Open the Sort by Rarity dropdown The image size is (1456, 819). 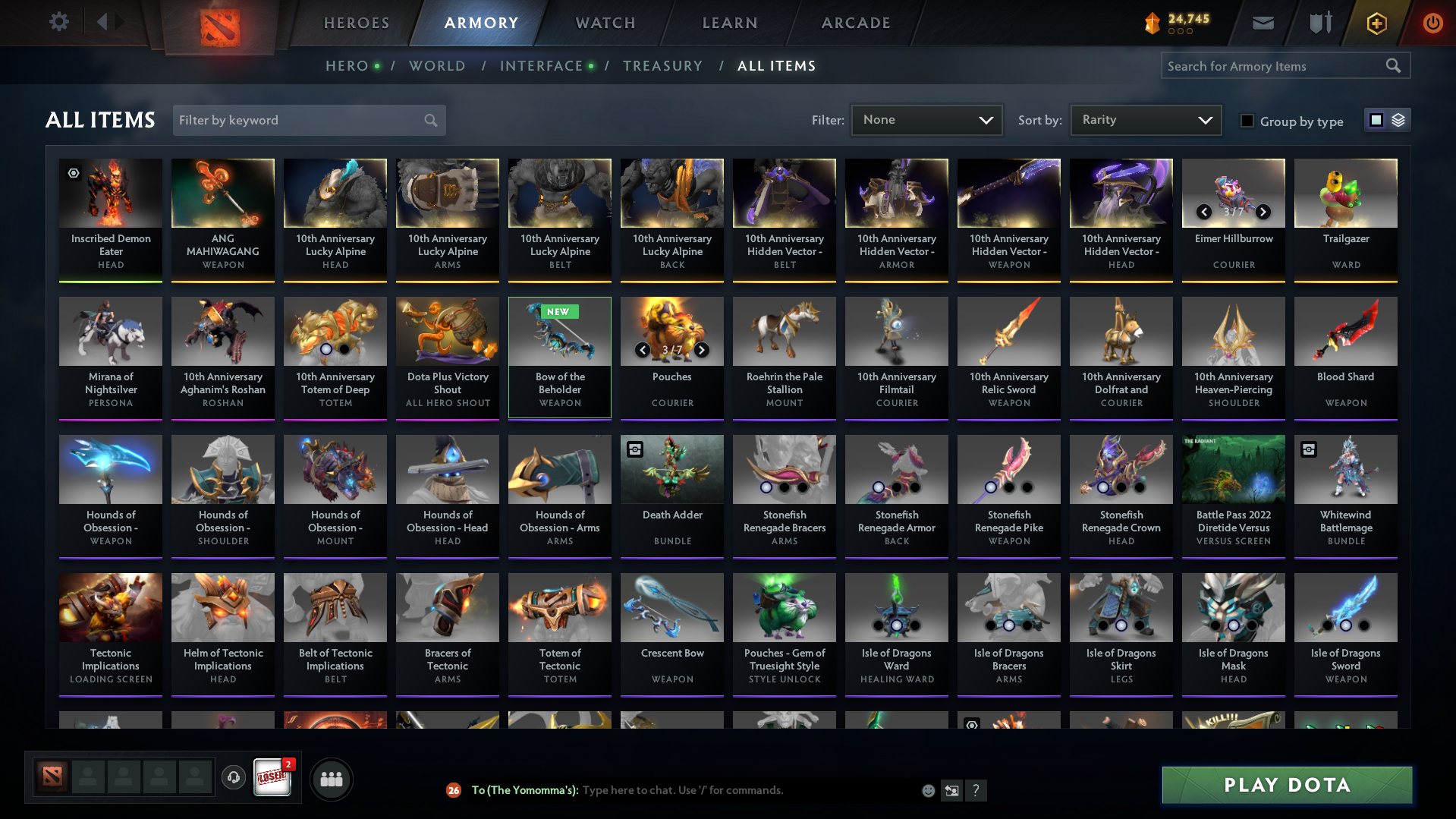1145,120
